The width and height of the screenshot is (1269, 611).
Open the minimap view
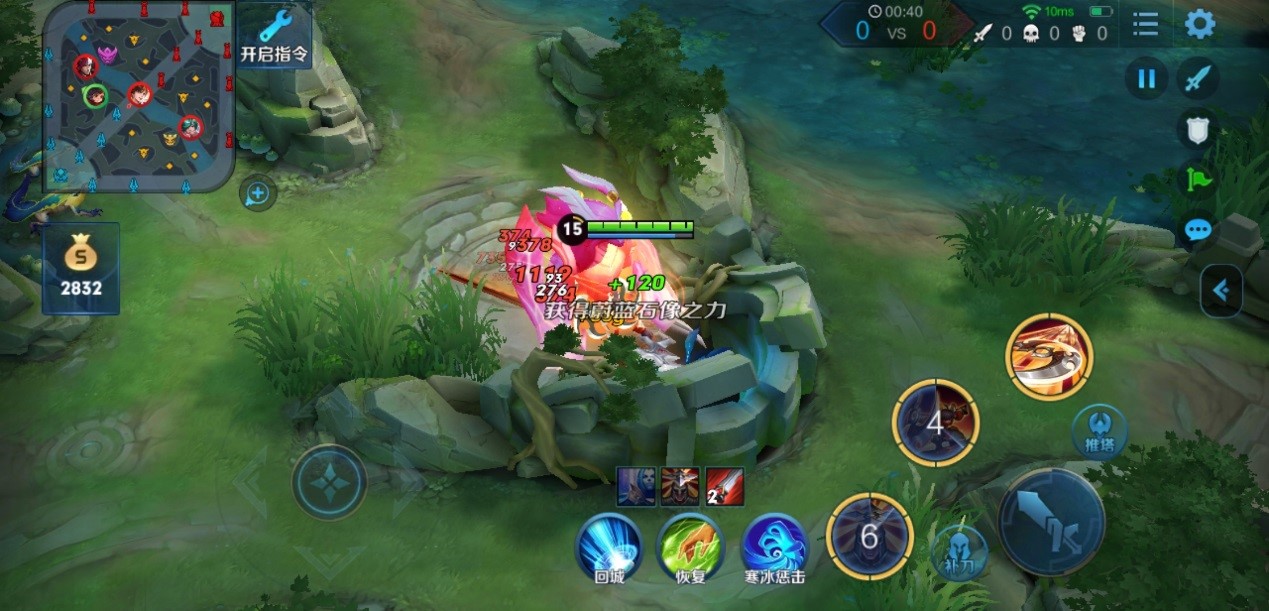(x=138, y=95)
